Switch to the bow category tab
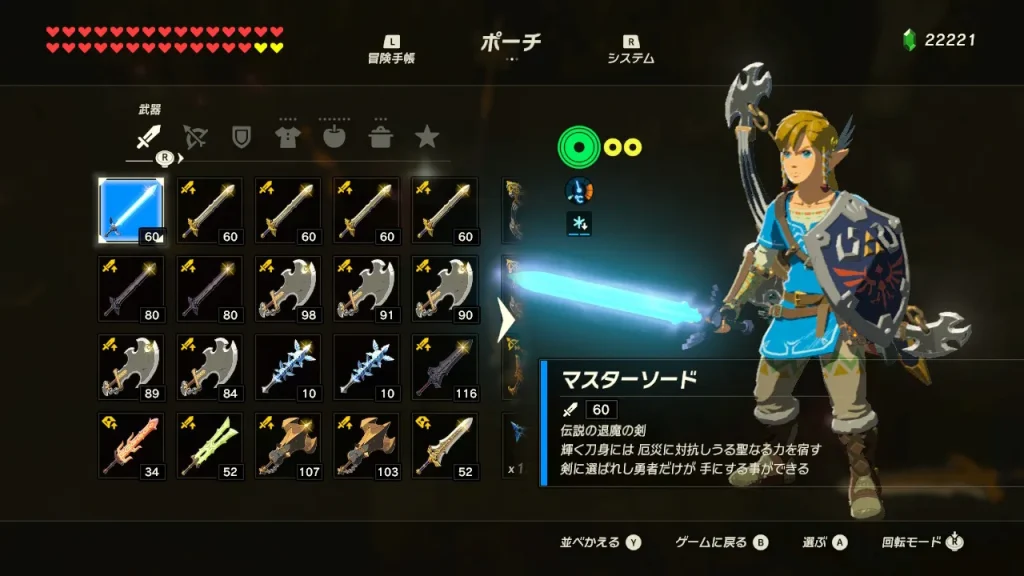 (x=194, y=137)
